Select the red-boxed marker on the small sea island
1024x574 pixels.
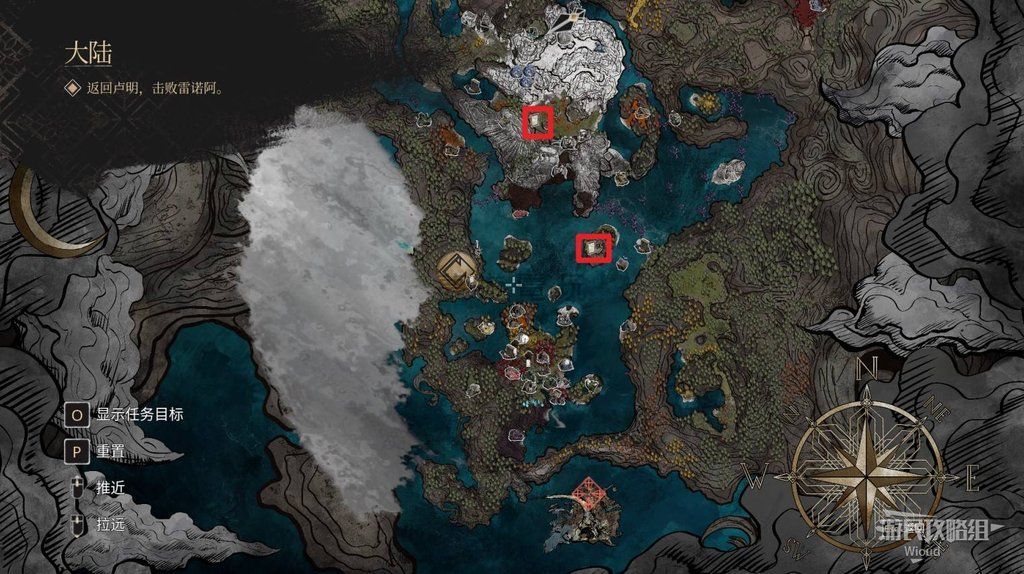click(595, 244)
